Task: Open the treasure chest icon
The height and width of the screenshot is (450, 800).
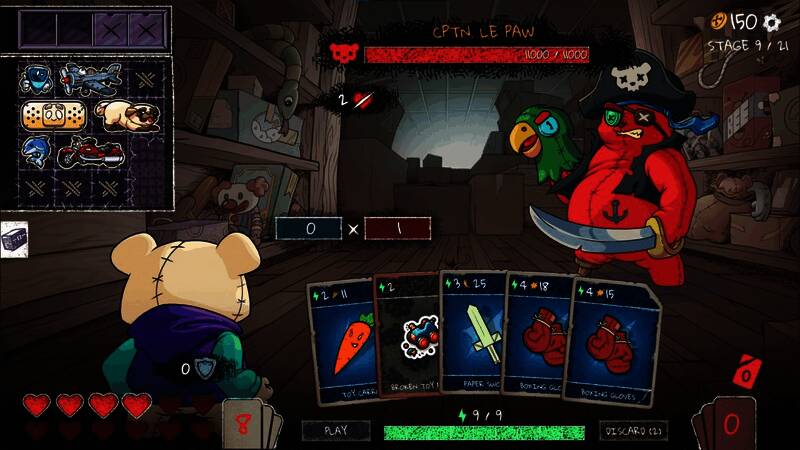Action: tap(13, 240)
